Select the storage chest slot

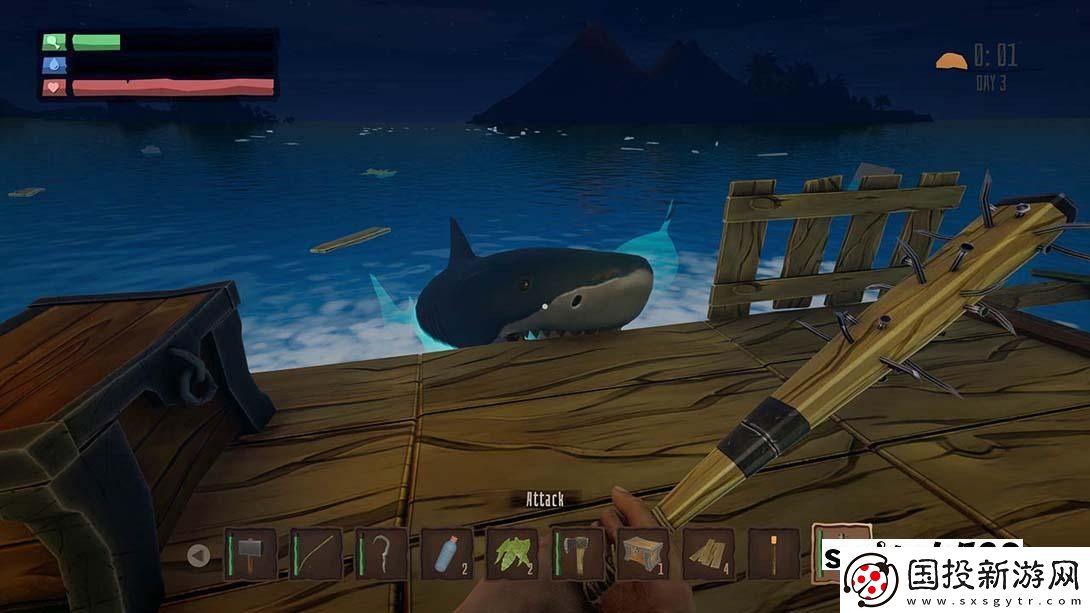(x=642, y=553)
